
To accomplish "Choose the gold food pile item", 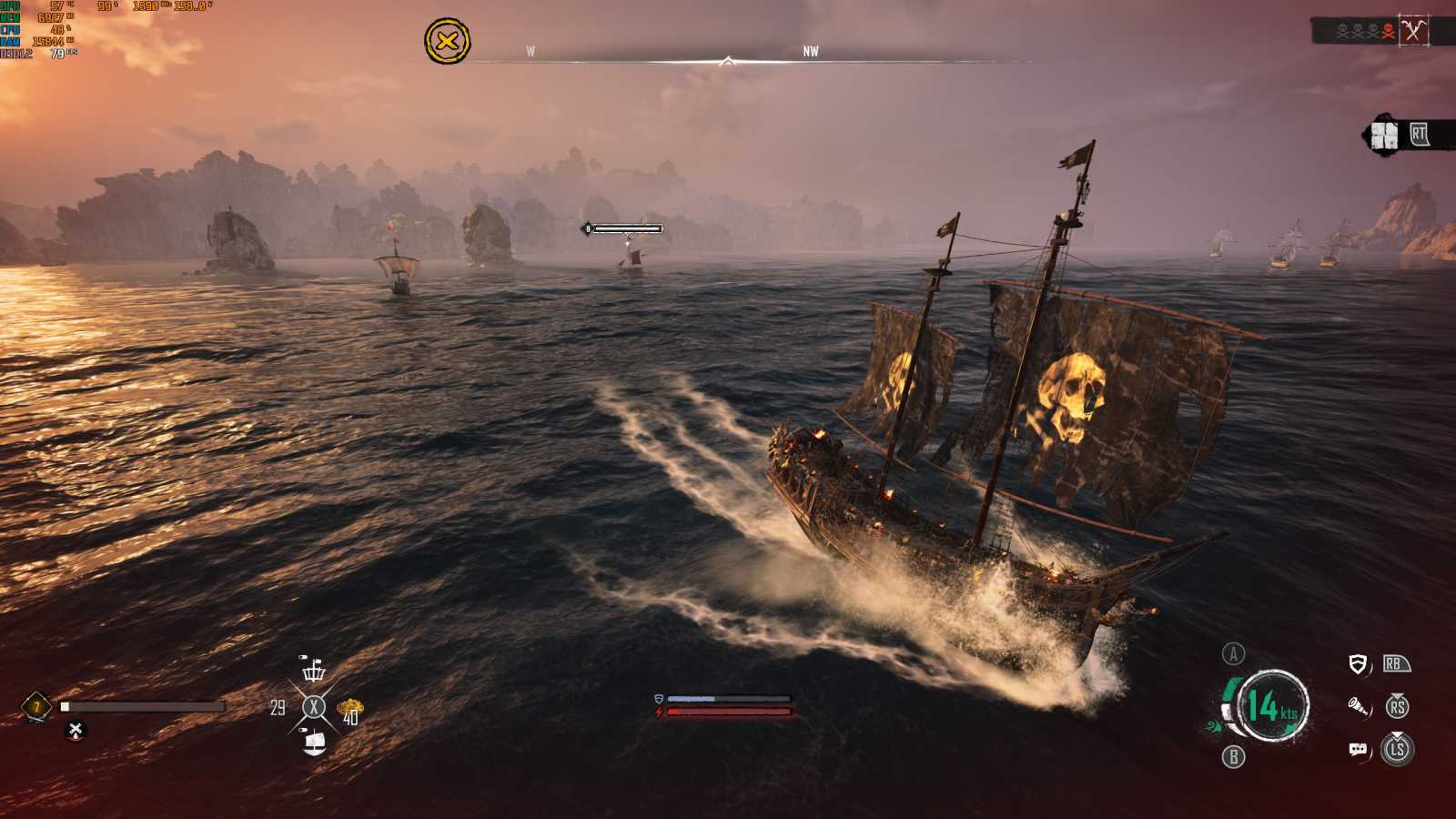I will point(350,707).
